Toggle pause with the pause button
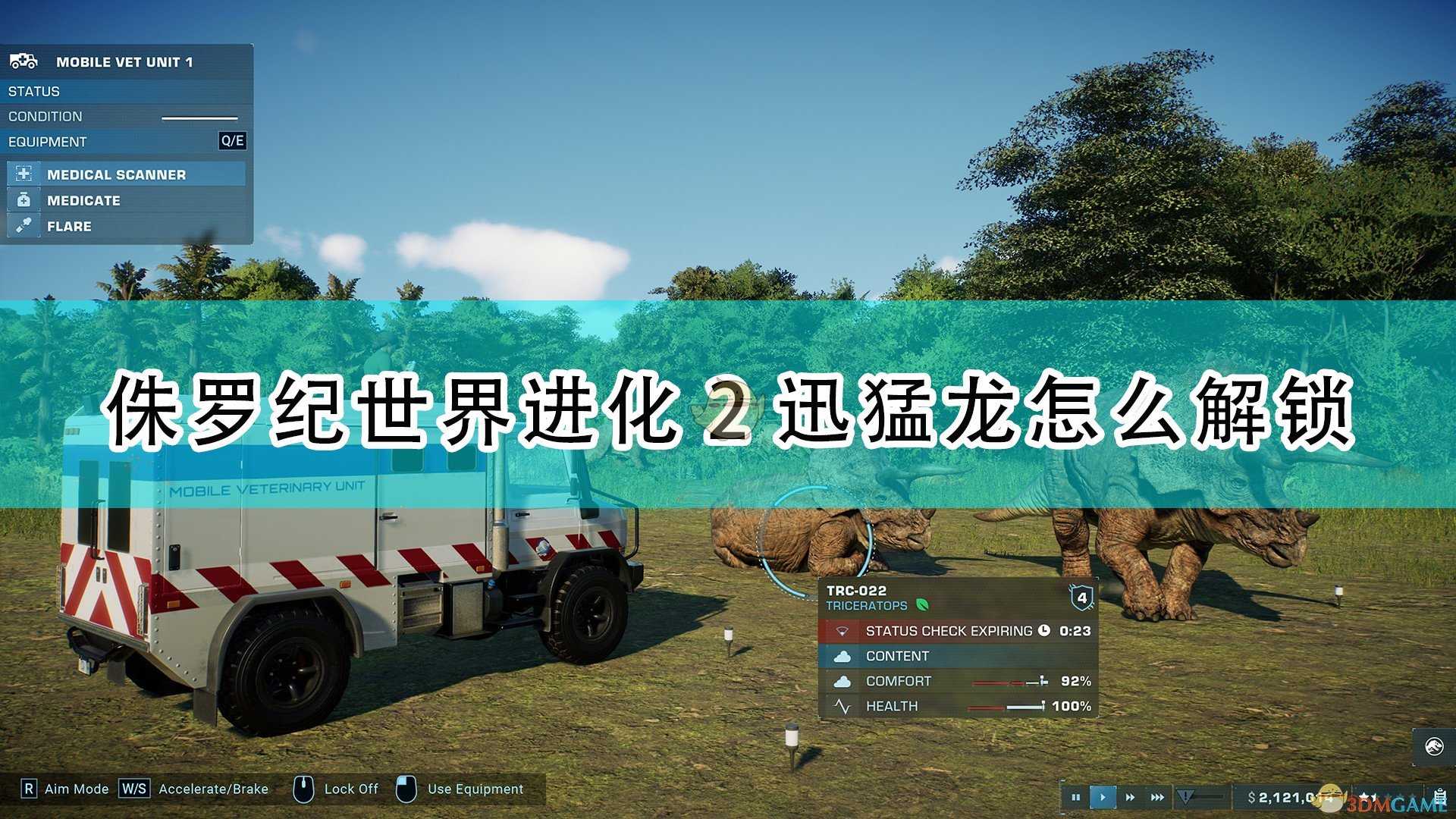The image size is (1456, 819). point(1076,797)
